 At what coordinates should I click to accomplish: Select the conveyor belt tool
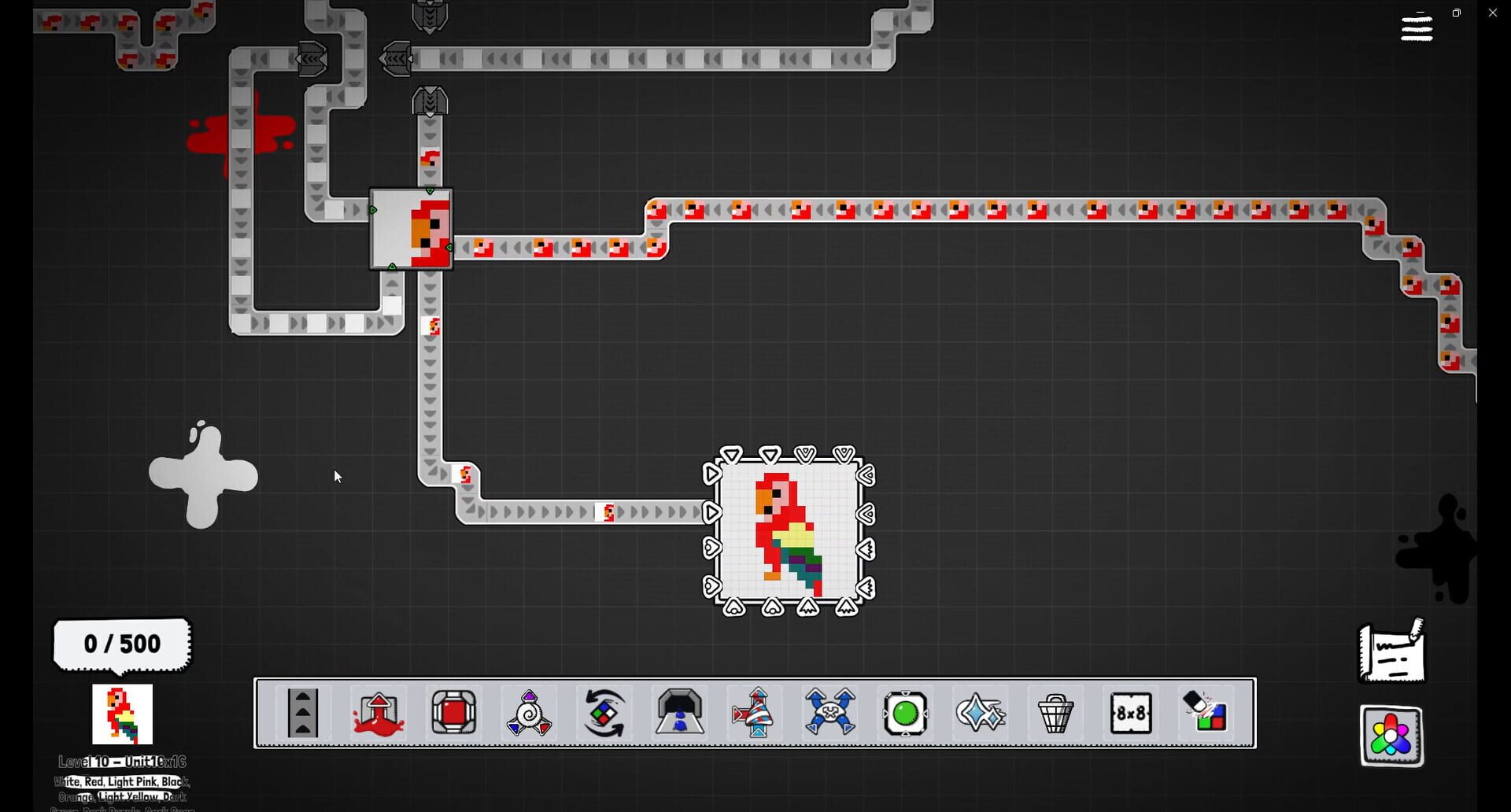pyautogui.click(x=302, y=714)
